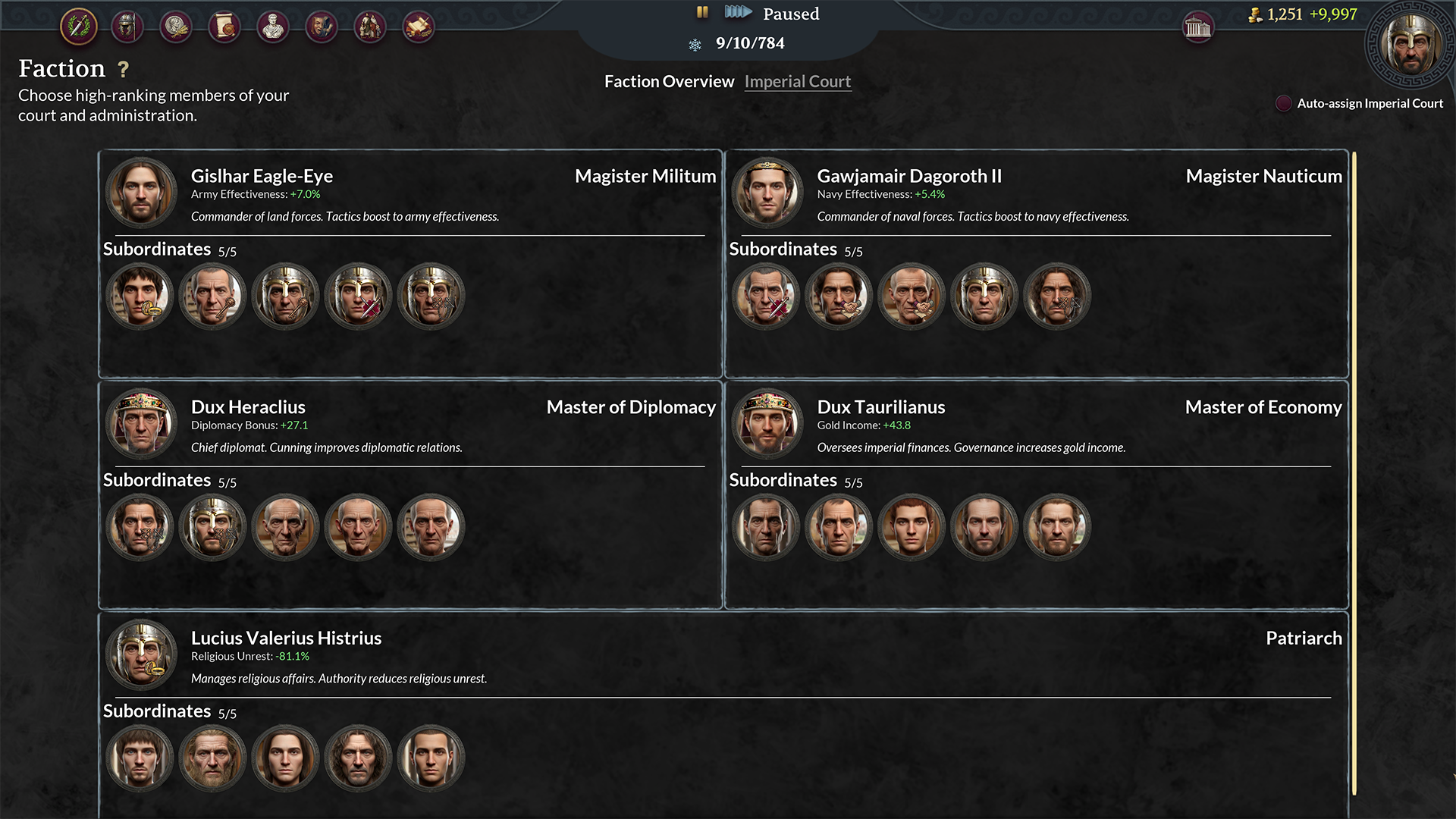Enable Auto-assign Imperial Court
The width and height of the screenshot is (1456, 819).
coord(1283,103)
